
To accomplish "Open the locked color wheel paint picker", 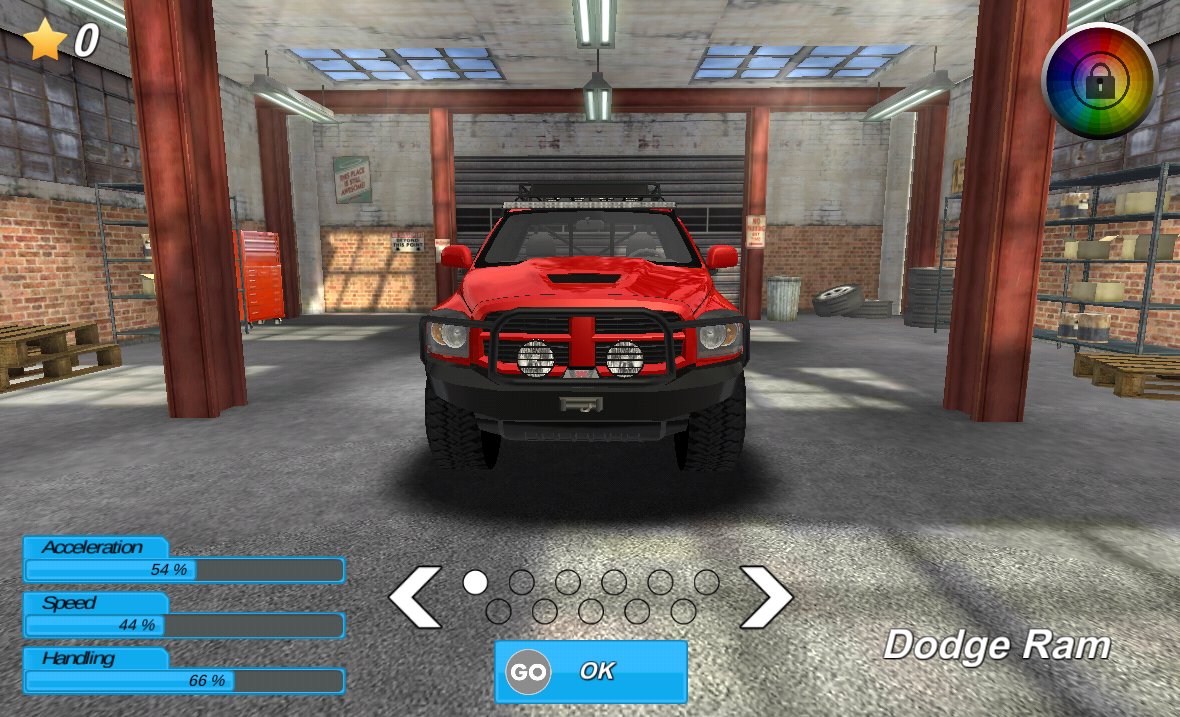I will (1099, 81).
